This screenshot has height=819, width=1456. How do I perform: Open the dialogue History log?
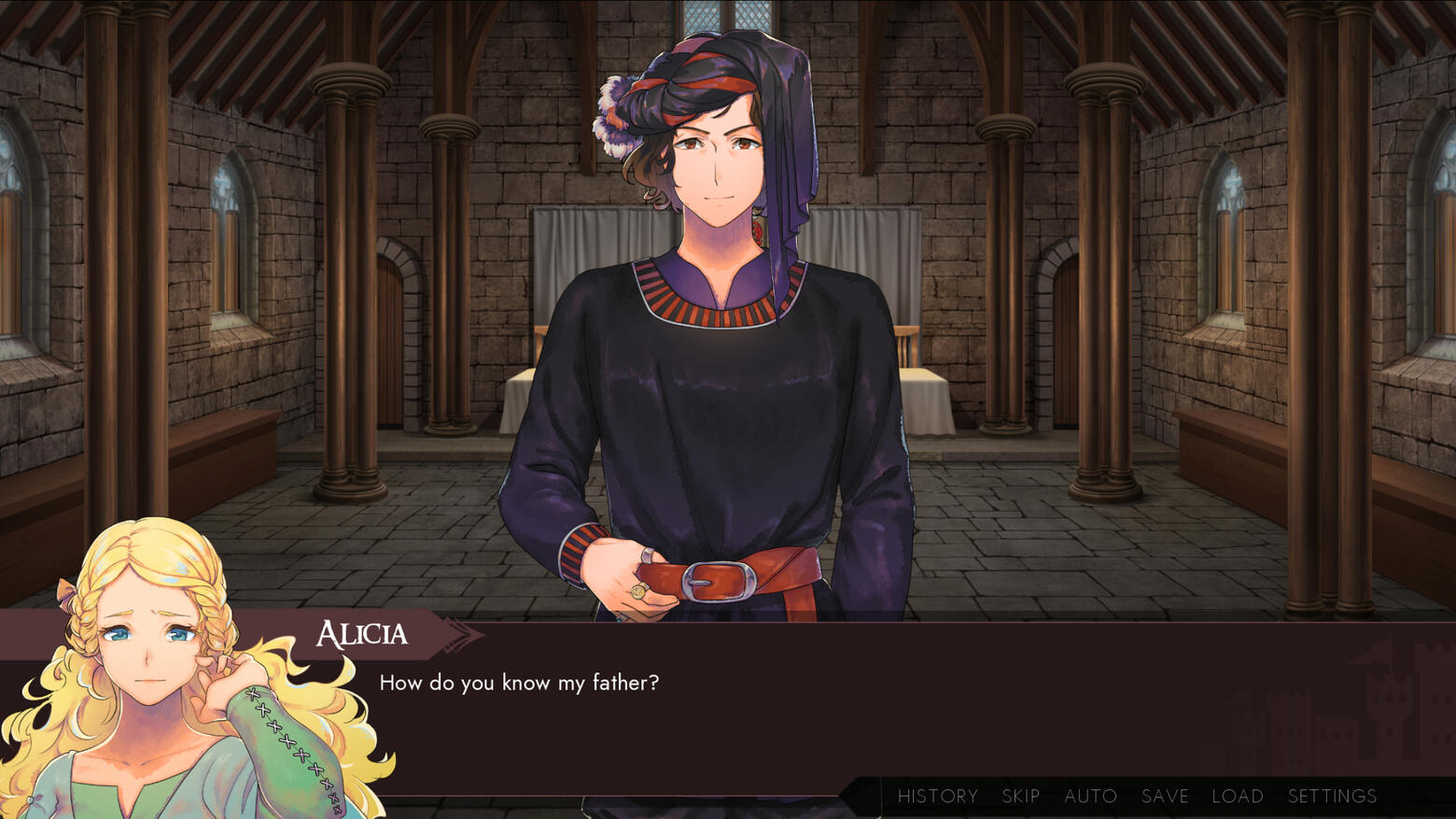coord(937,797)
